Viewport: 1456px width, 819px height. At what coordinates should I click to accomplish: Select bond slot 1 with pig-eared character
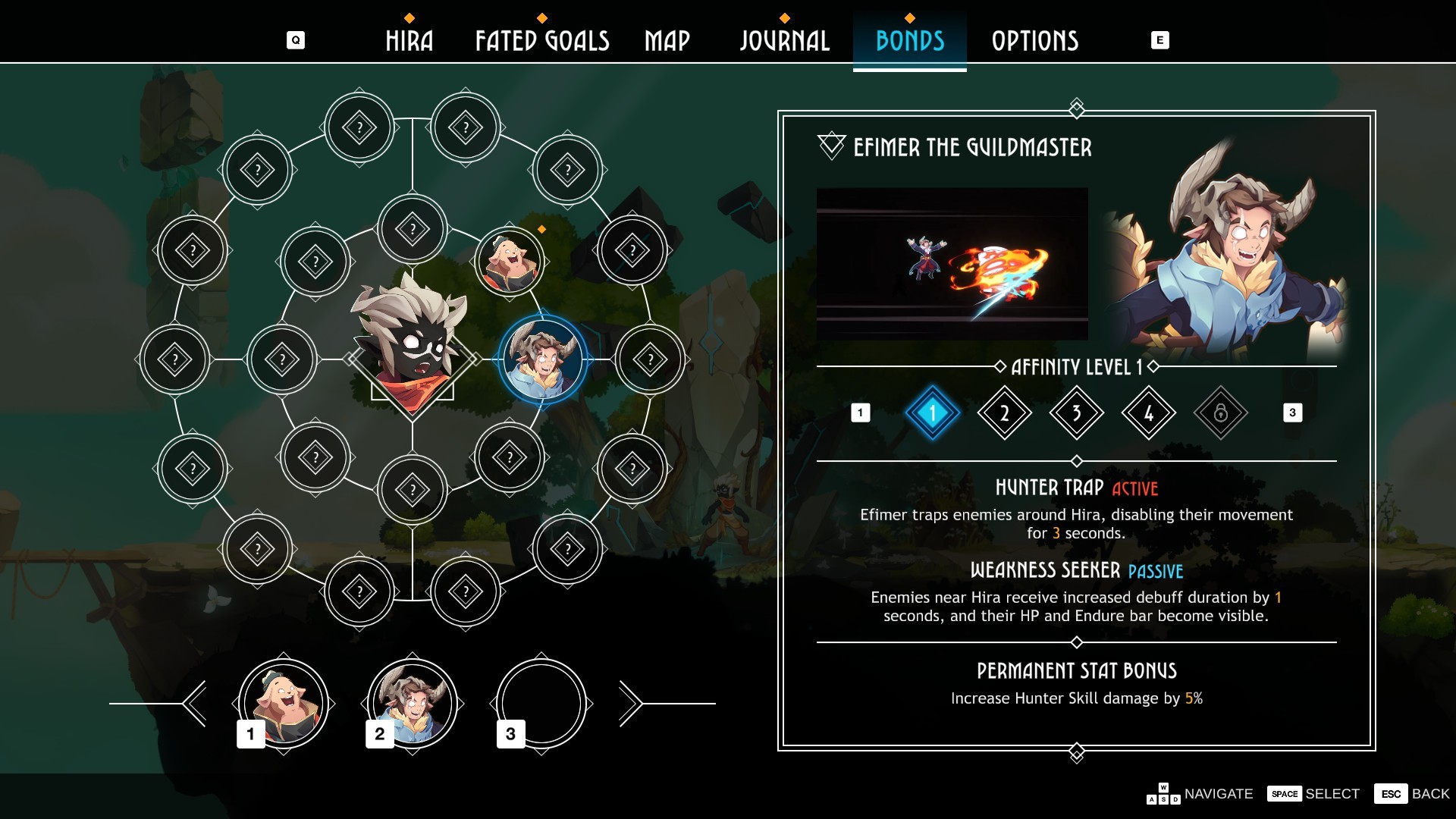click(283, 704)
